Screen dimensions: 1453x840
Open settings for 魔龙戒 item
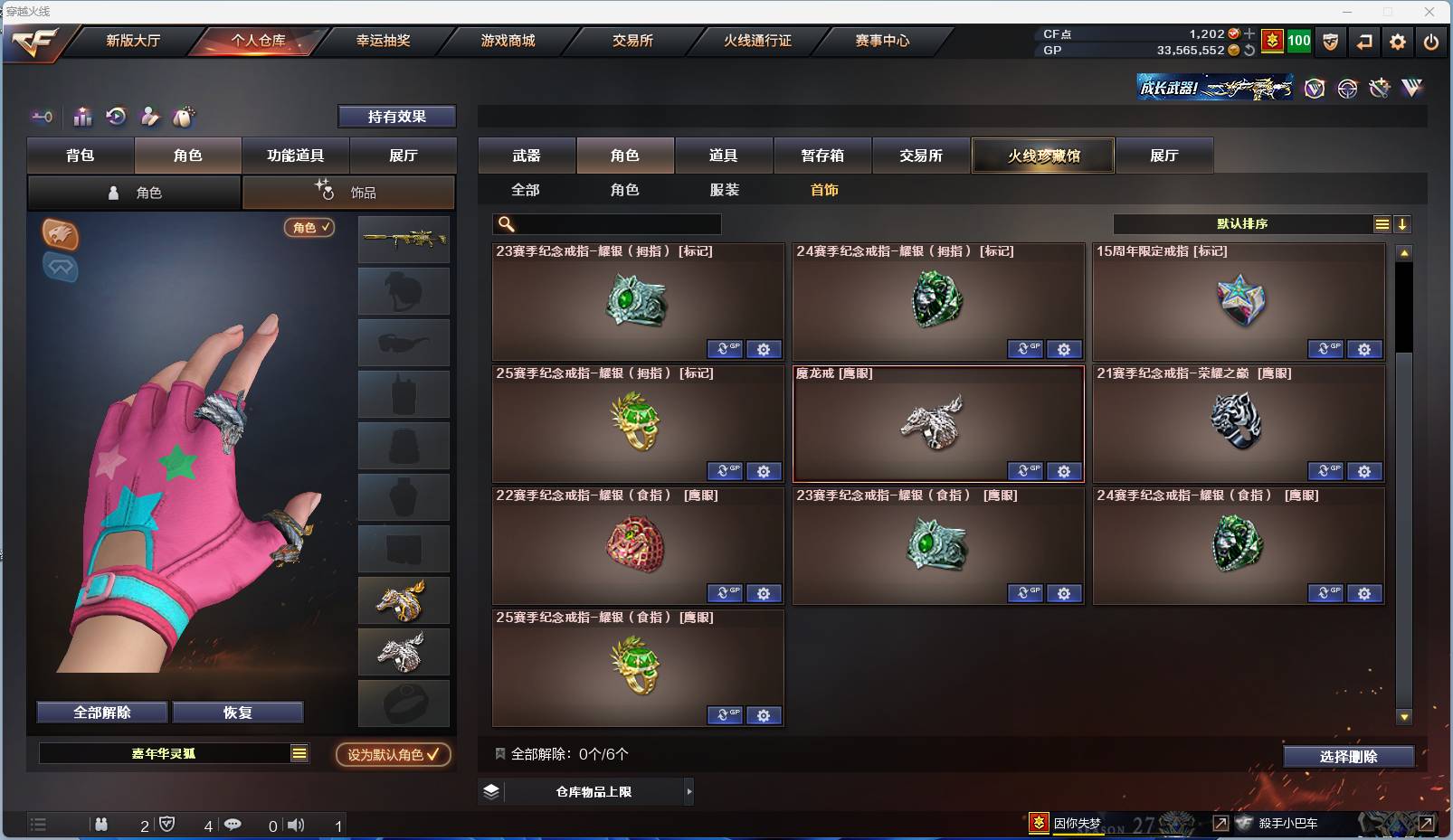[1065, 471]
